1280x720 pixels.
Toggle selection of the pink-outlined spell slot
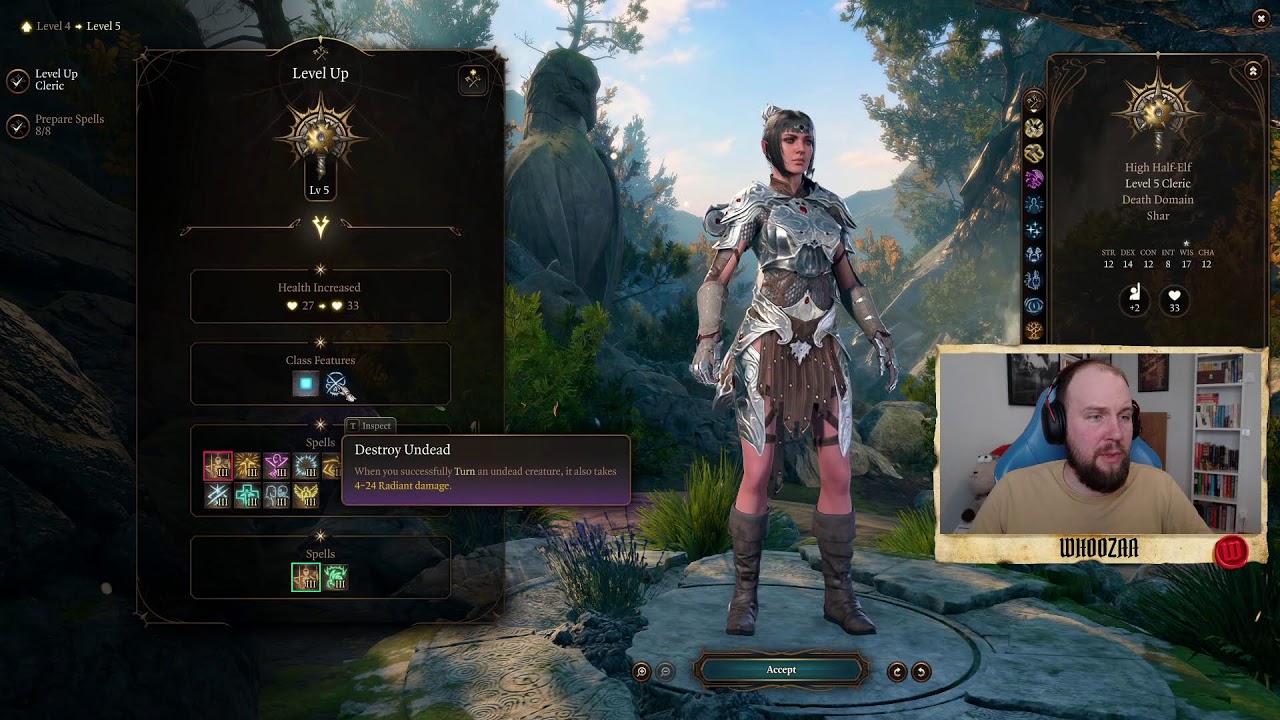coord(218,465)
